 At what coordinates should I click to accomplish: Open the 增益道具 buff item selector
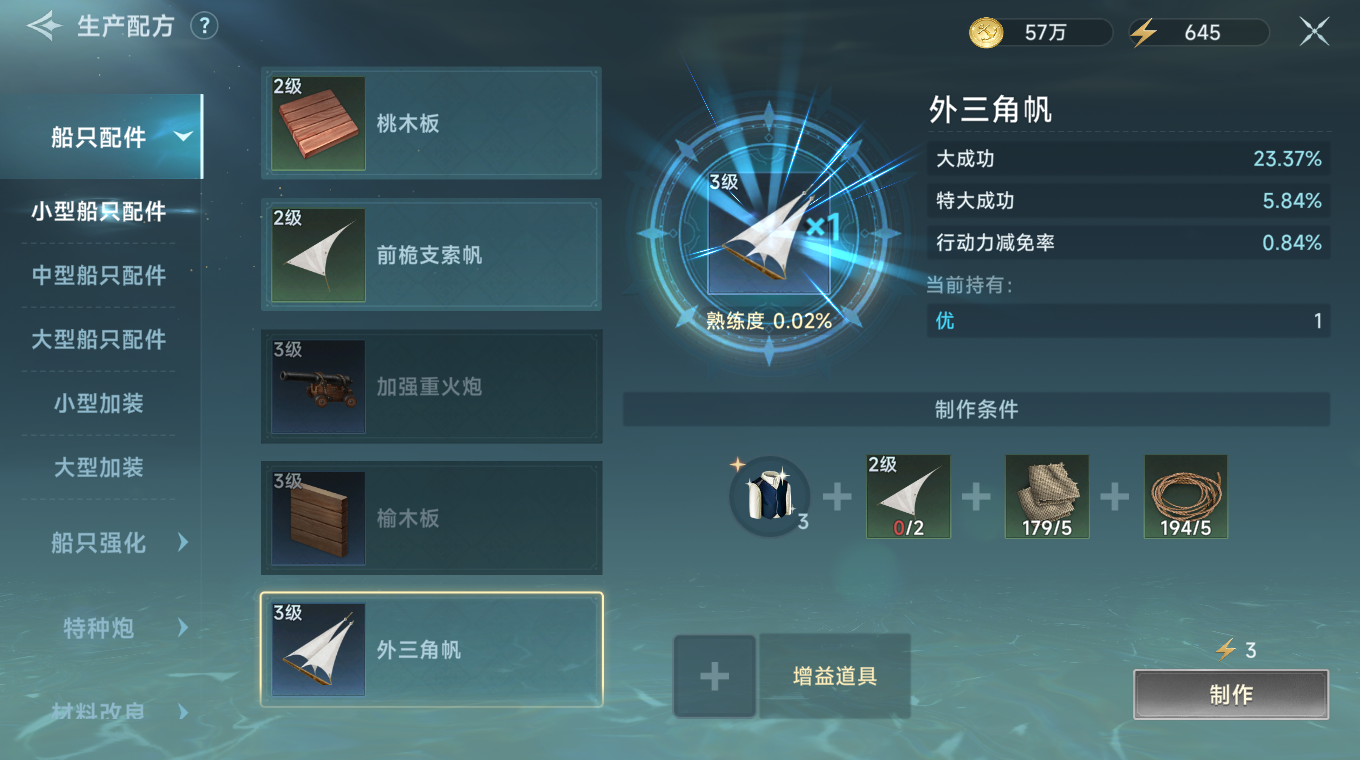click(x=835, y=676)
